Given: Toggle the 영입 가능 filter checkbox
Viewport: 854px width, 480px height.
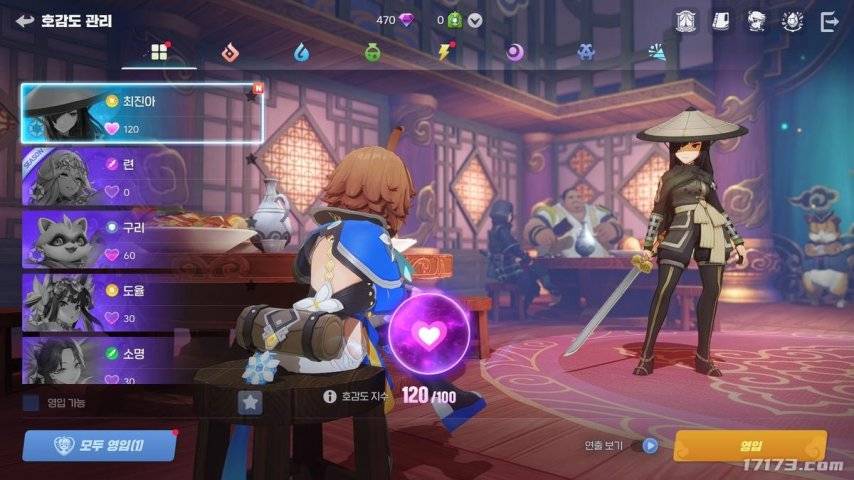Looking at the screenshot, I should click(31, 403).
